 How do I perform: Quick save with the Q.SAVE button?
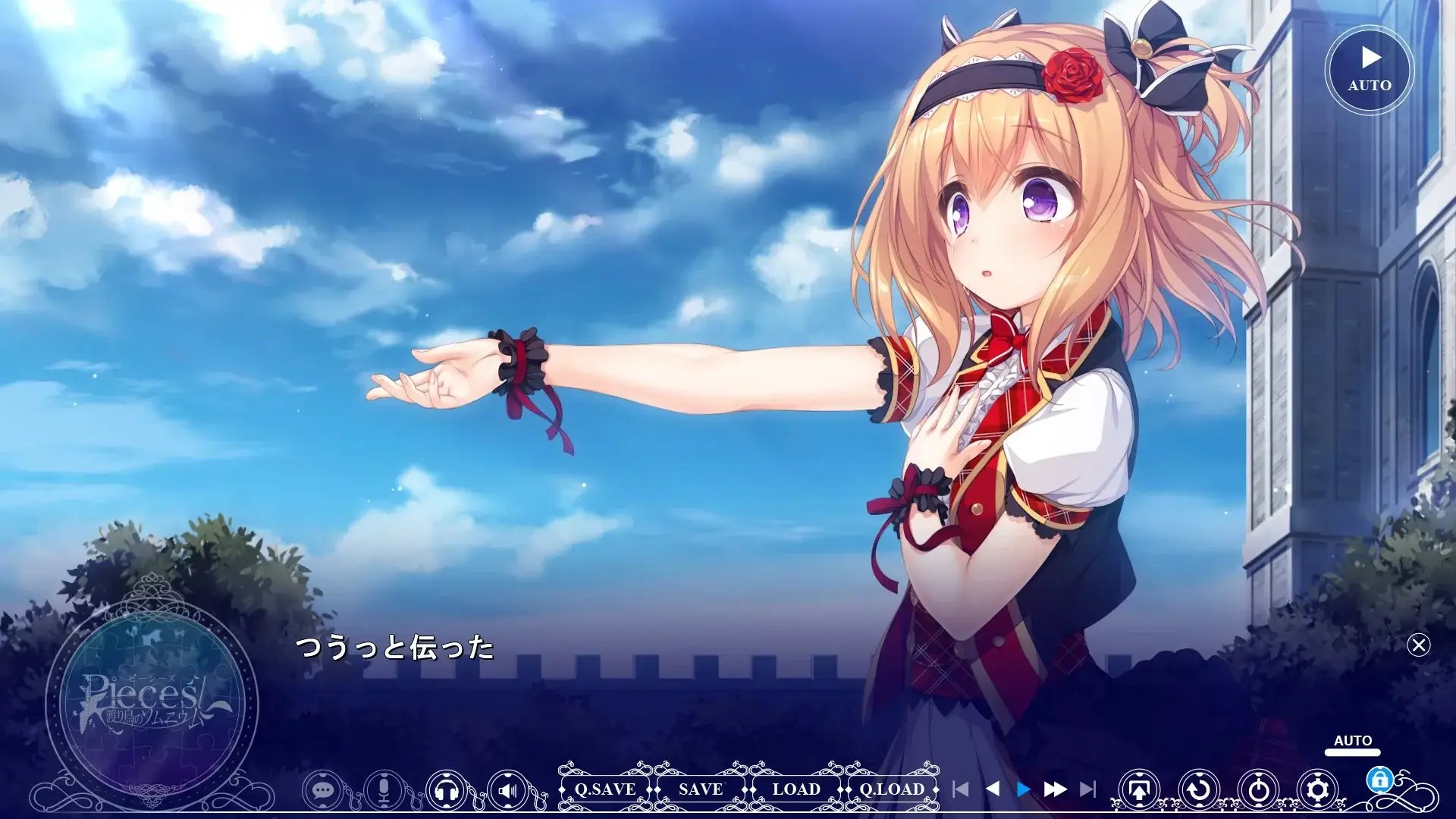pos(605,789)
